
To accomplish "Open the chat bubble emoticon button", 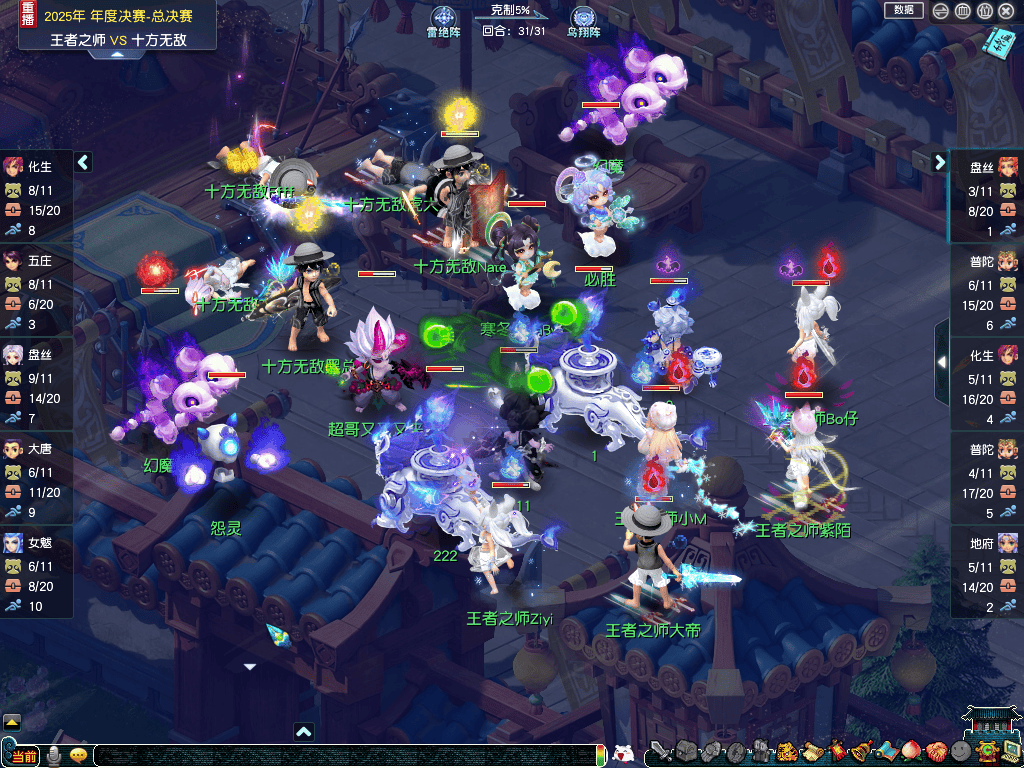I will [78, 755].
